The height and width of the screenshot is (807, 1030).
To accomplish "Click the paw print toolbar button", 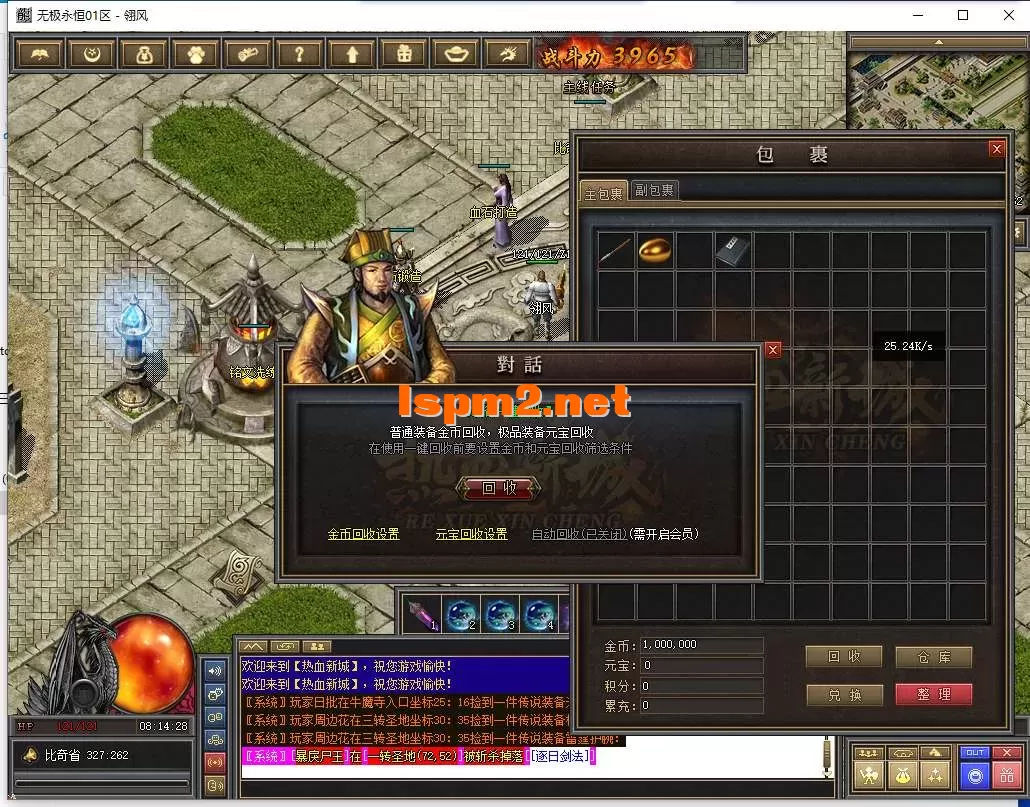I will tap(195, 54).
